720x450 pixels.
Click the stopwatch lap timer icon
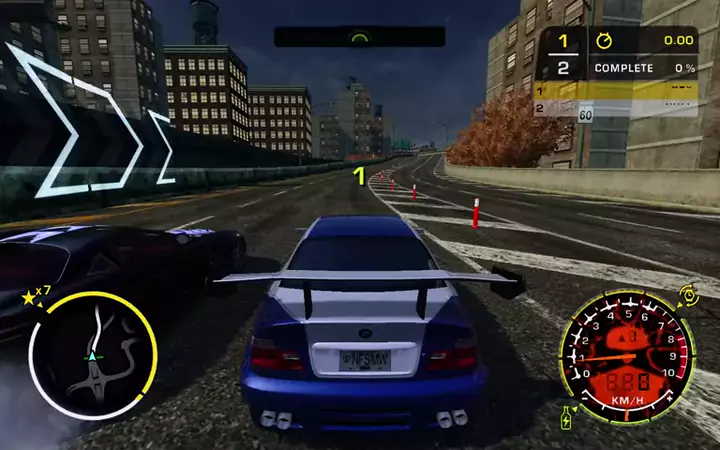tap(603, 41)
